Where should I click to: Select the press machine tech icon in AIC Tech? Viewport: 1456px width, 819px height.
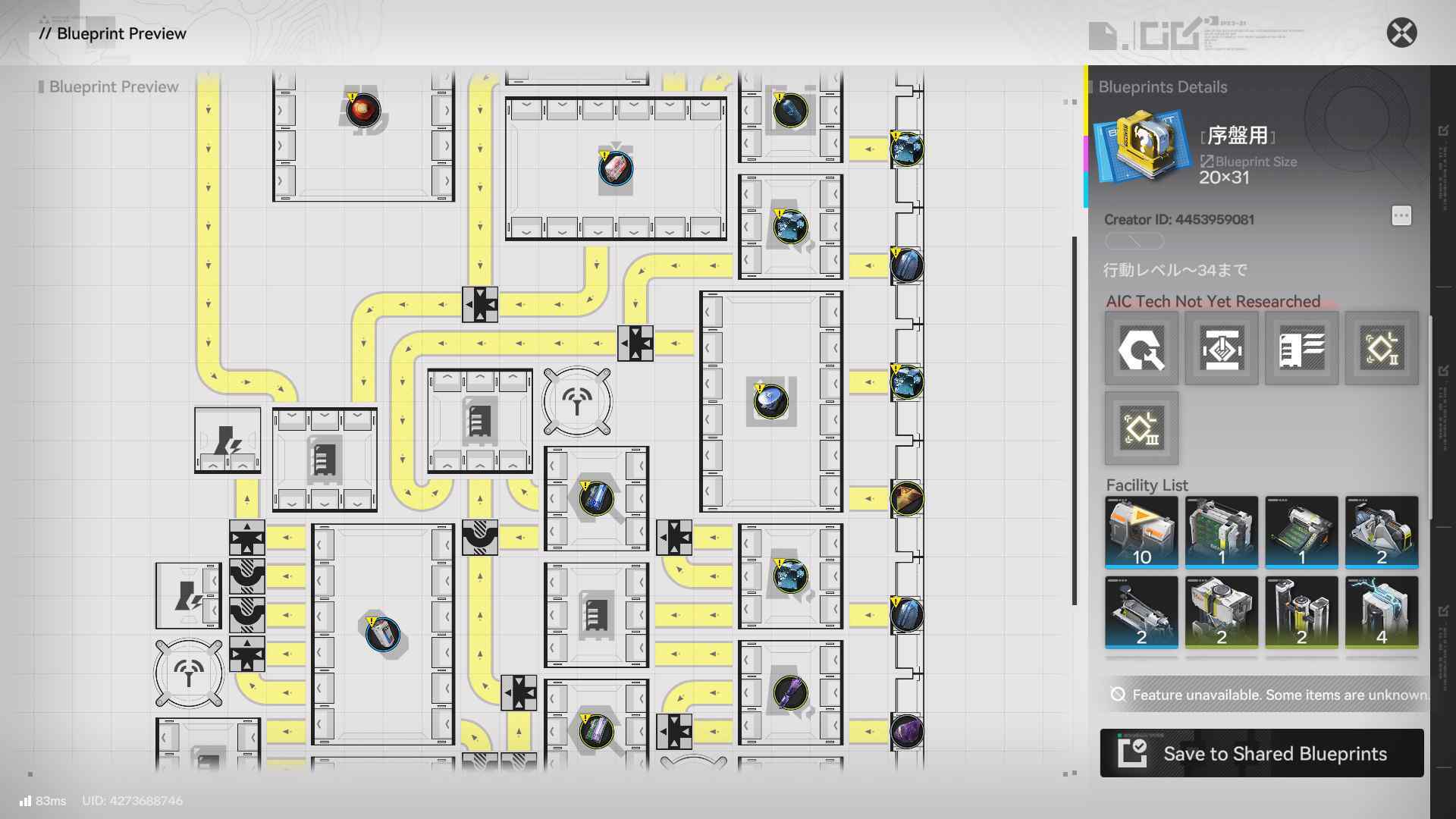[x=1221, y=349]
